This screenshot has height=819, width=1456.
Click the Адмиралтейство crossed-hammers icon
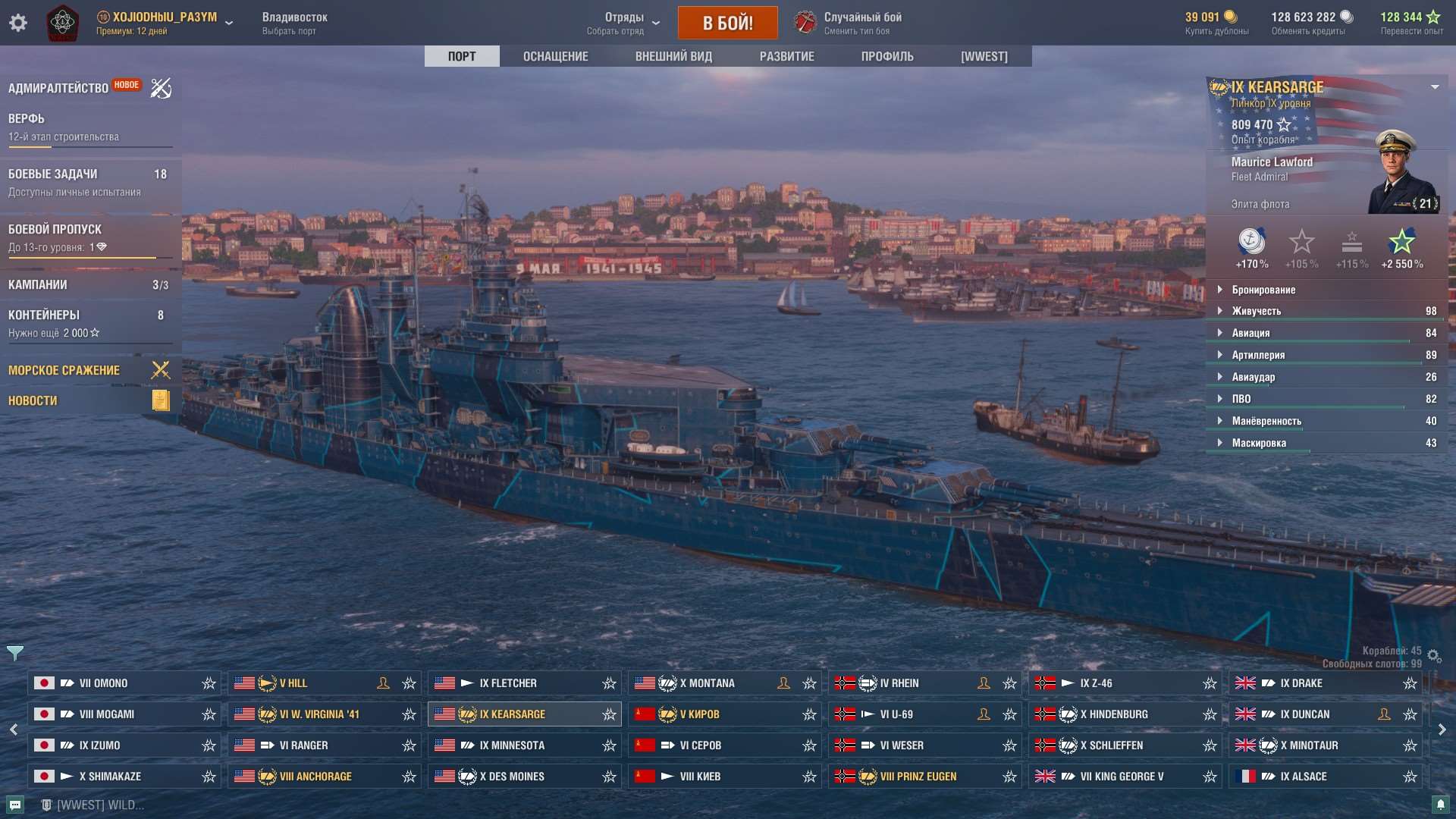[x=160, y=88]
